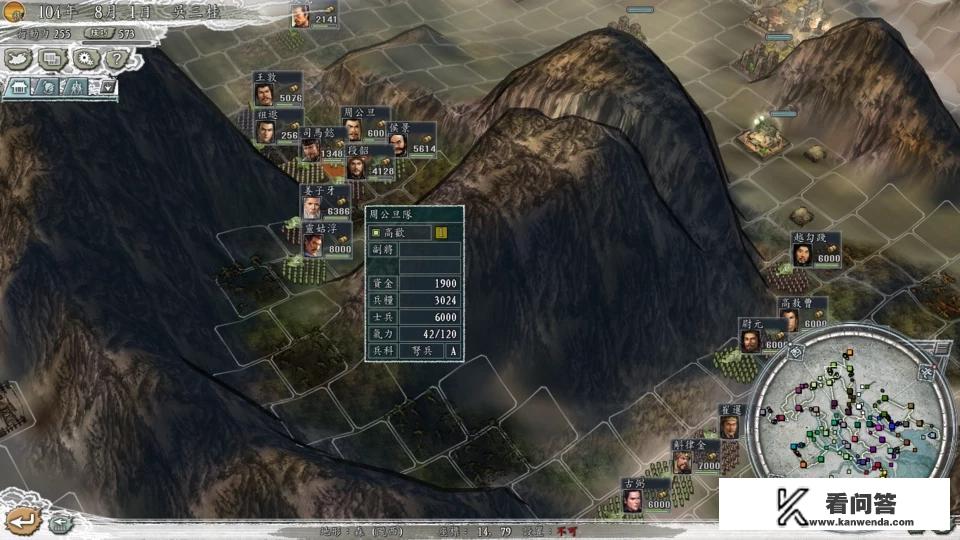Open the map overview button

(x=19, y=59)
